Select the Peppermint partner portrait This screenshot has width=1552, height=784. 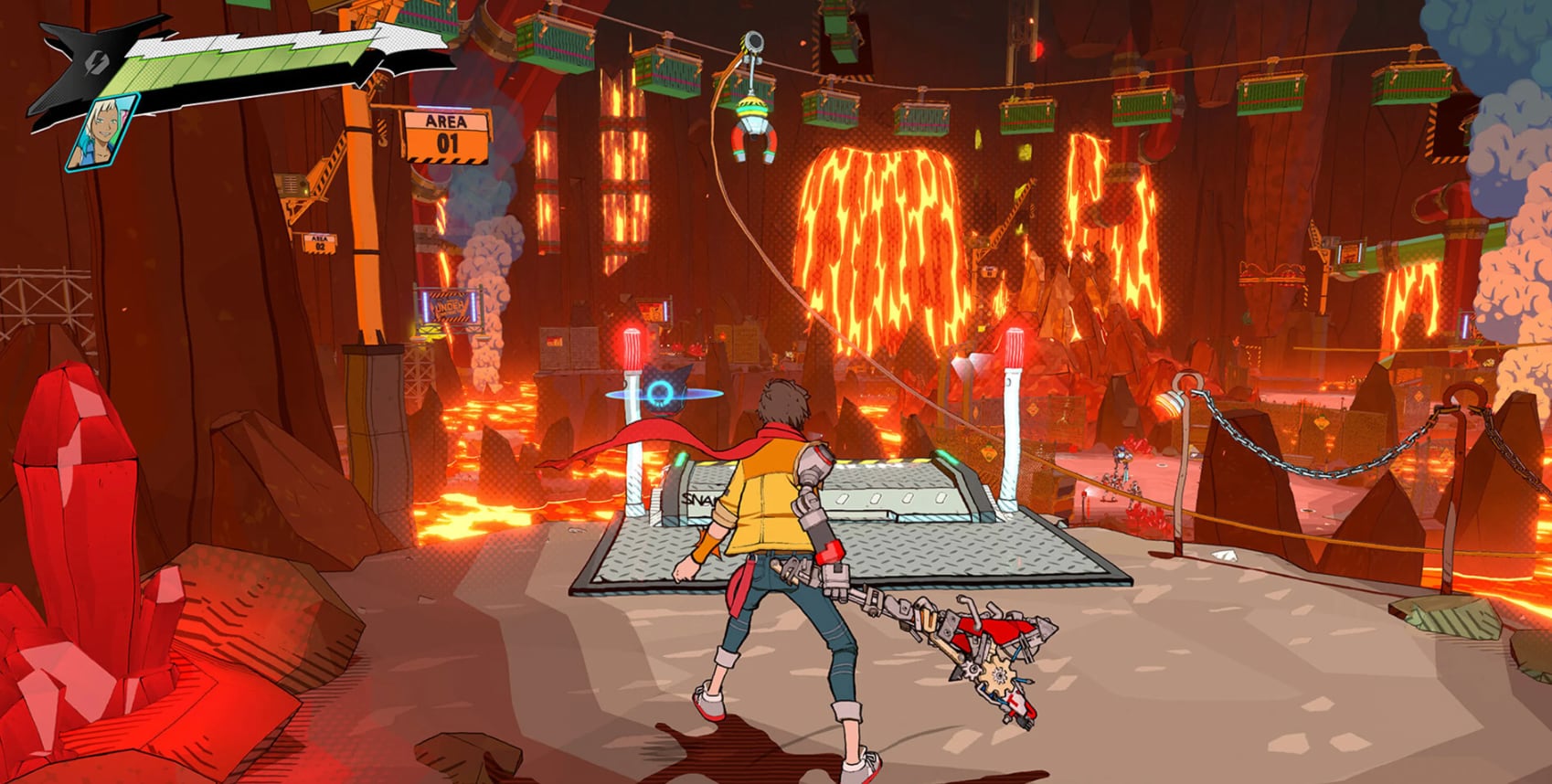click(x=102, y=132)
